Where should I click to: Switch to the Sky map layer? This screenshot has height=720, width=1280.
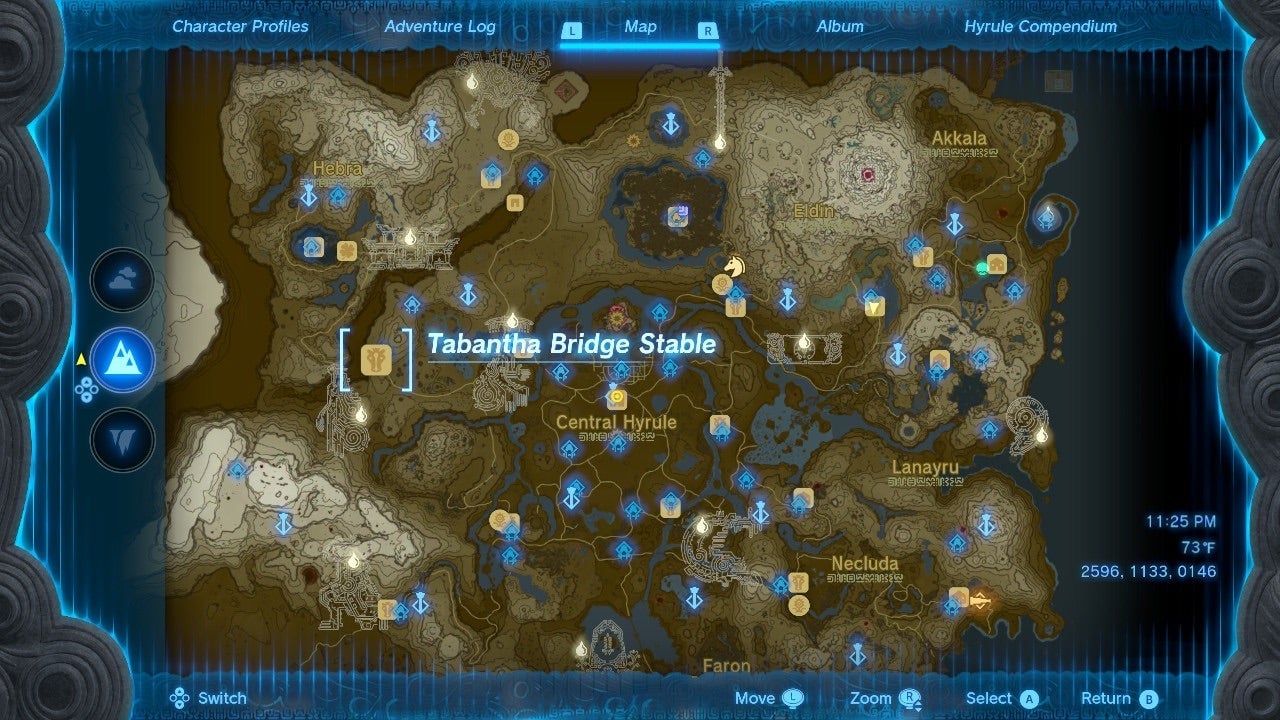[120, 280]
